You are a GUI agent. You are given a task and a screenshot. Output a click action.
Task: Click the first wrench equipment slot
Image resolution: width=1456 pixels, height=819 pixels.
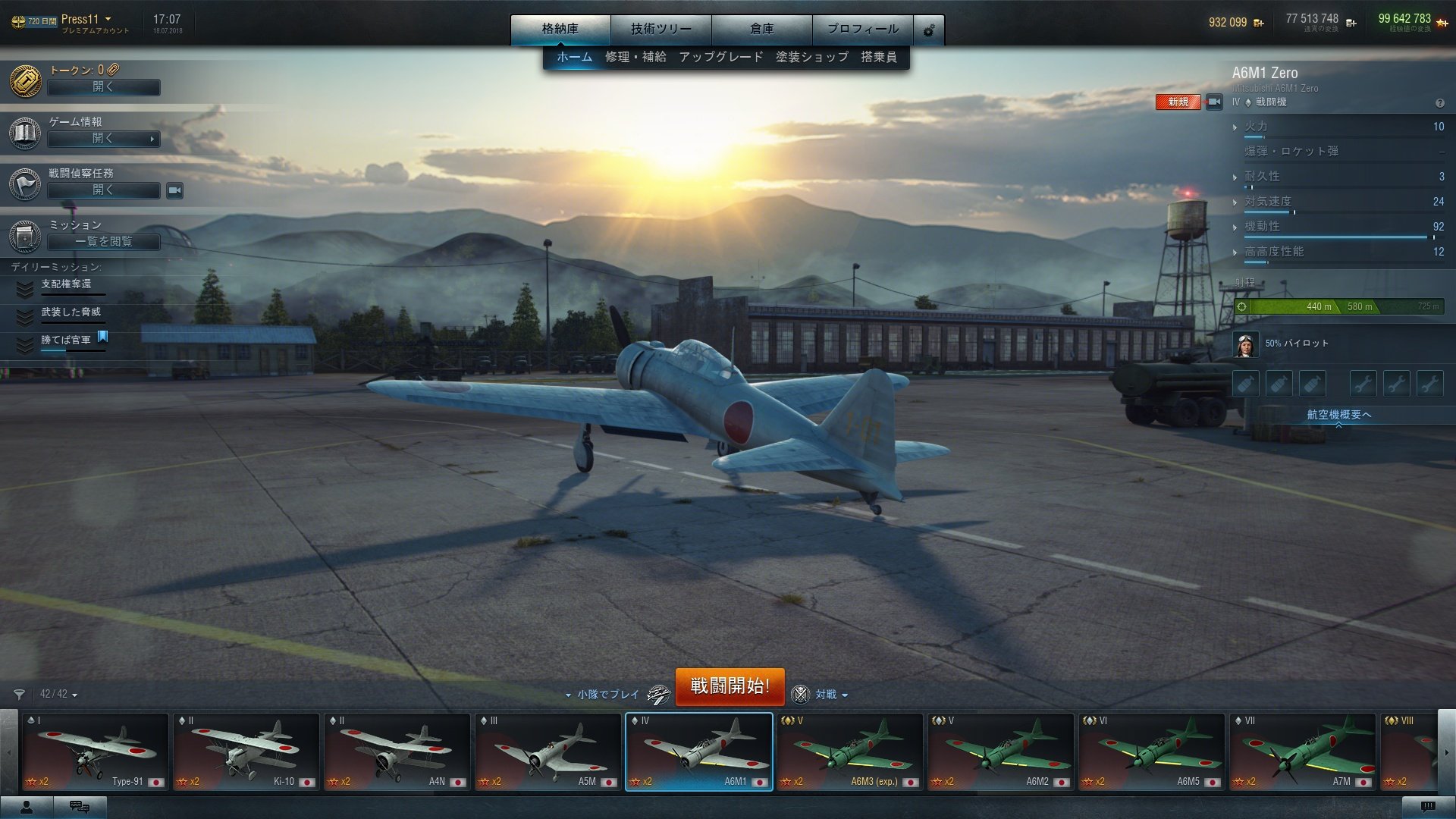pos(1363,384)
